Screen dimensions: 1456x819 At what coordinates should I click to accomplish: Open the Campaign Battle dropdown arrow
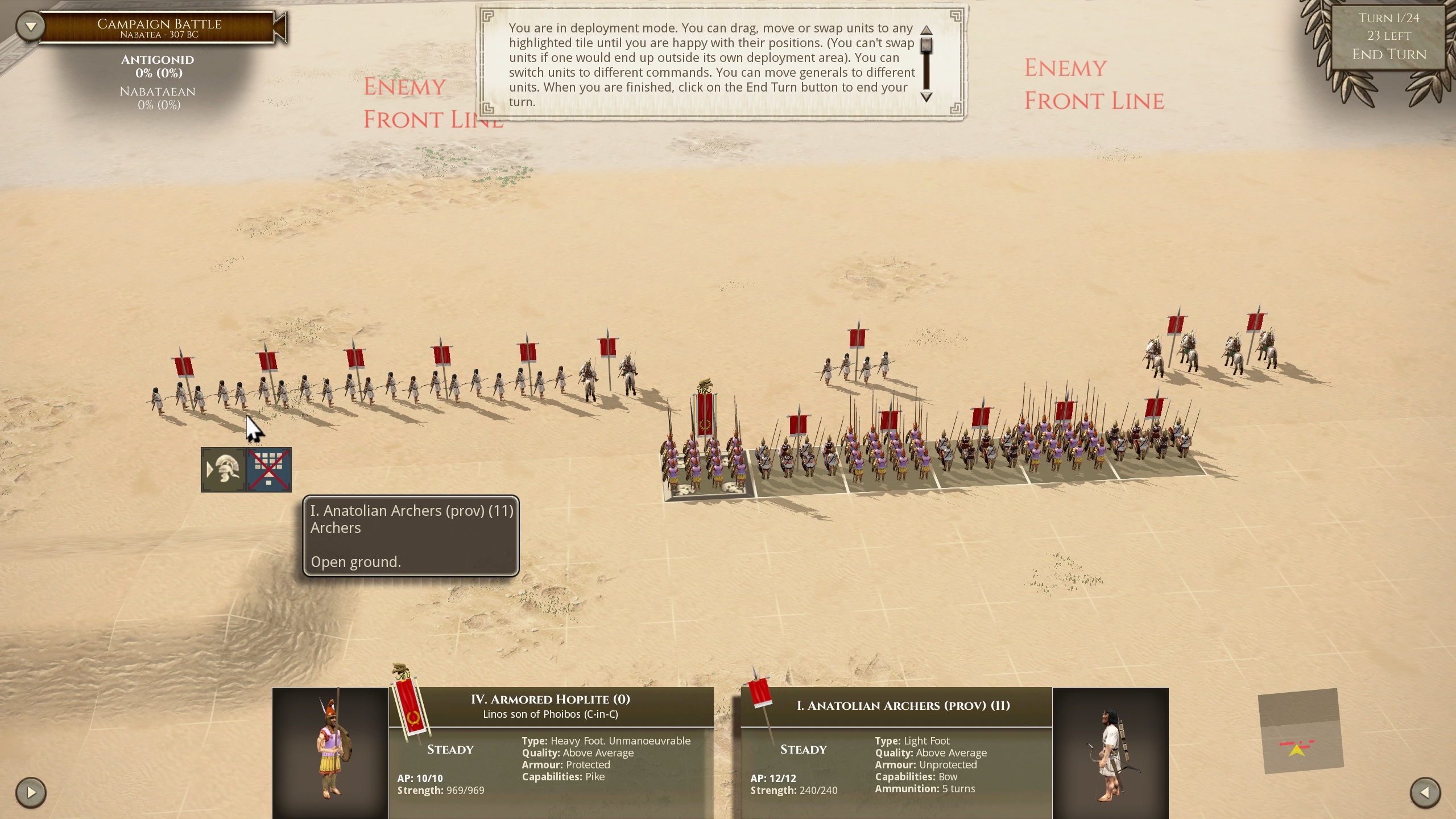(x=31, y=26)
